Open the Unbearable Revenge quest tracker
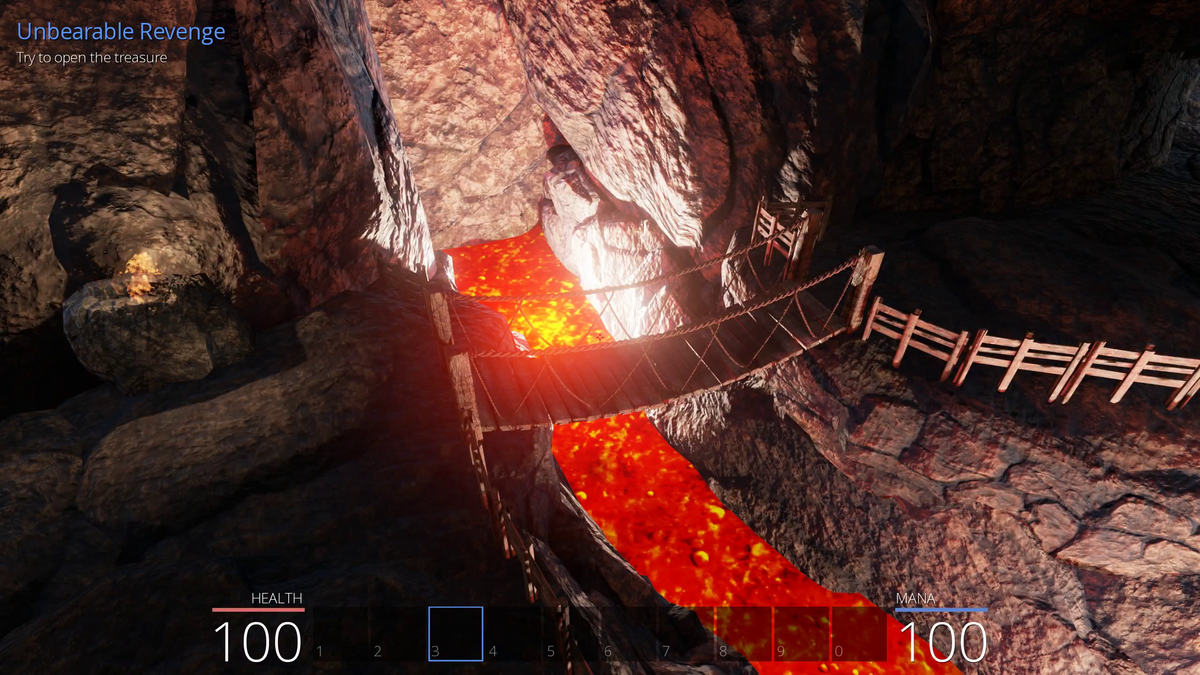Viewport: 1200px width, 675px height. pos(121,32)
